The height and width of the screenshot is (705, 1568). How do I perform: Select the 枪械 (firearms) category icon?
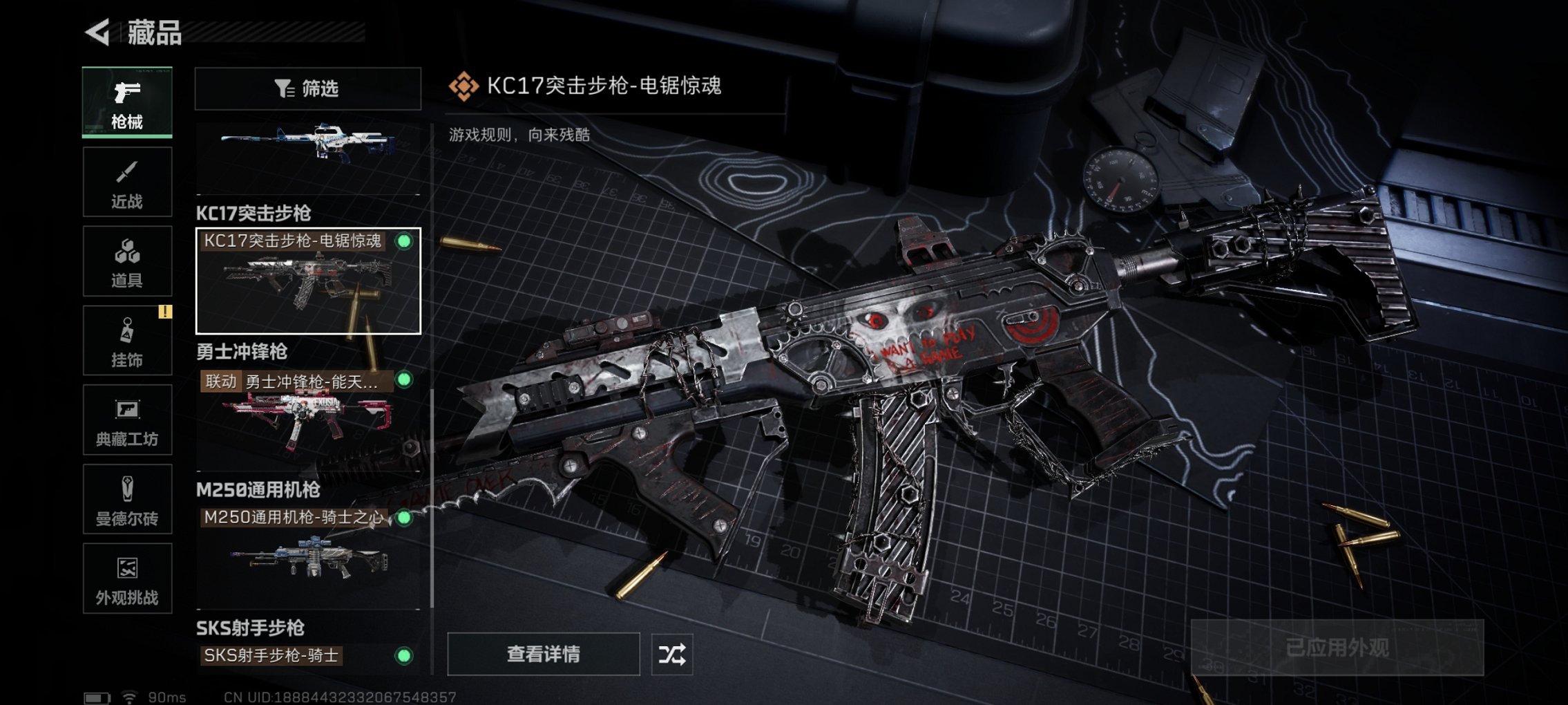[x=126, y=102]
